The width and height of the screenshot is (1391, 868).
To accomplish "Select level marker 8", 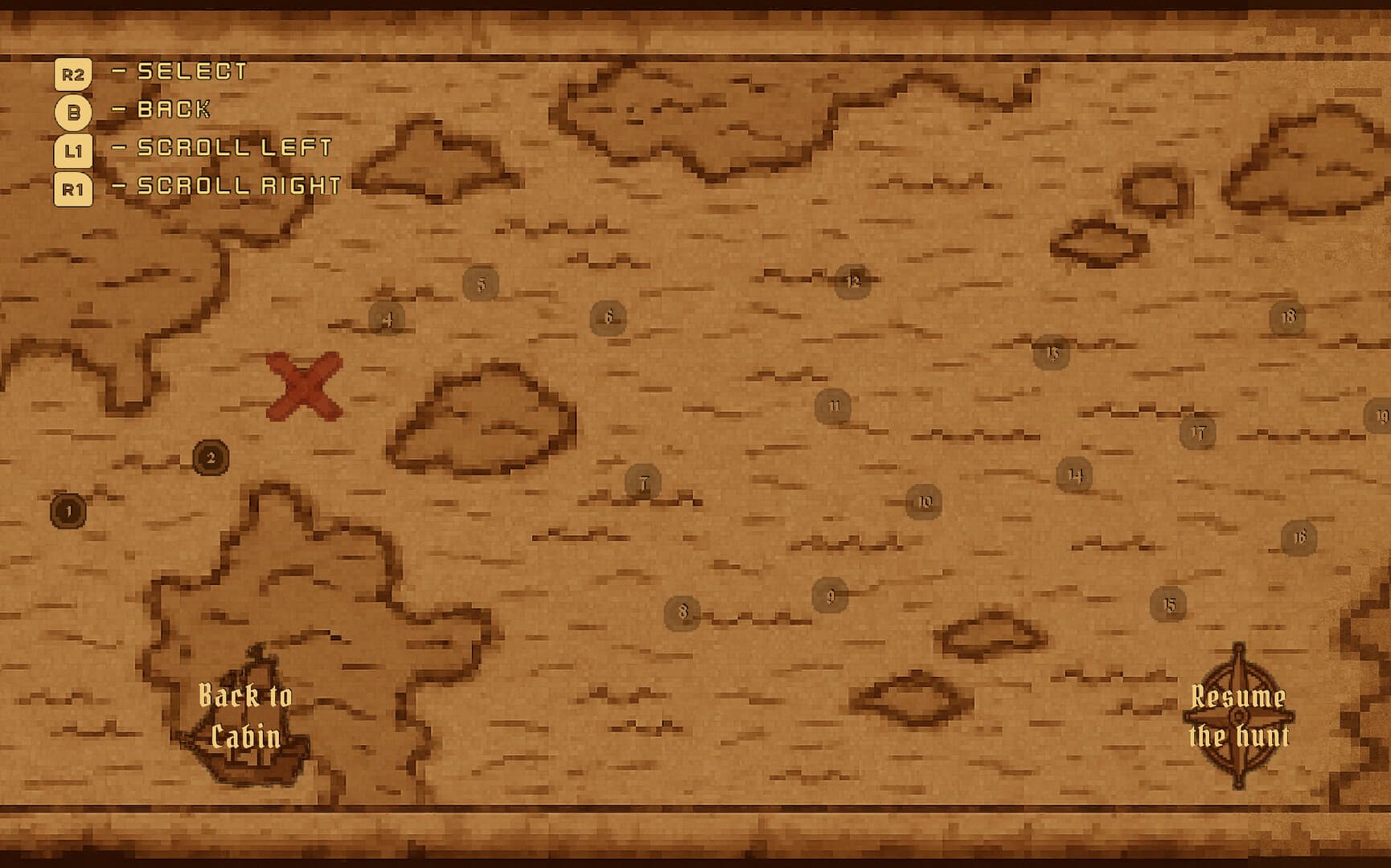I will 683,611.
